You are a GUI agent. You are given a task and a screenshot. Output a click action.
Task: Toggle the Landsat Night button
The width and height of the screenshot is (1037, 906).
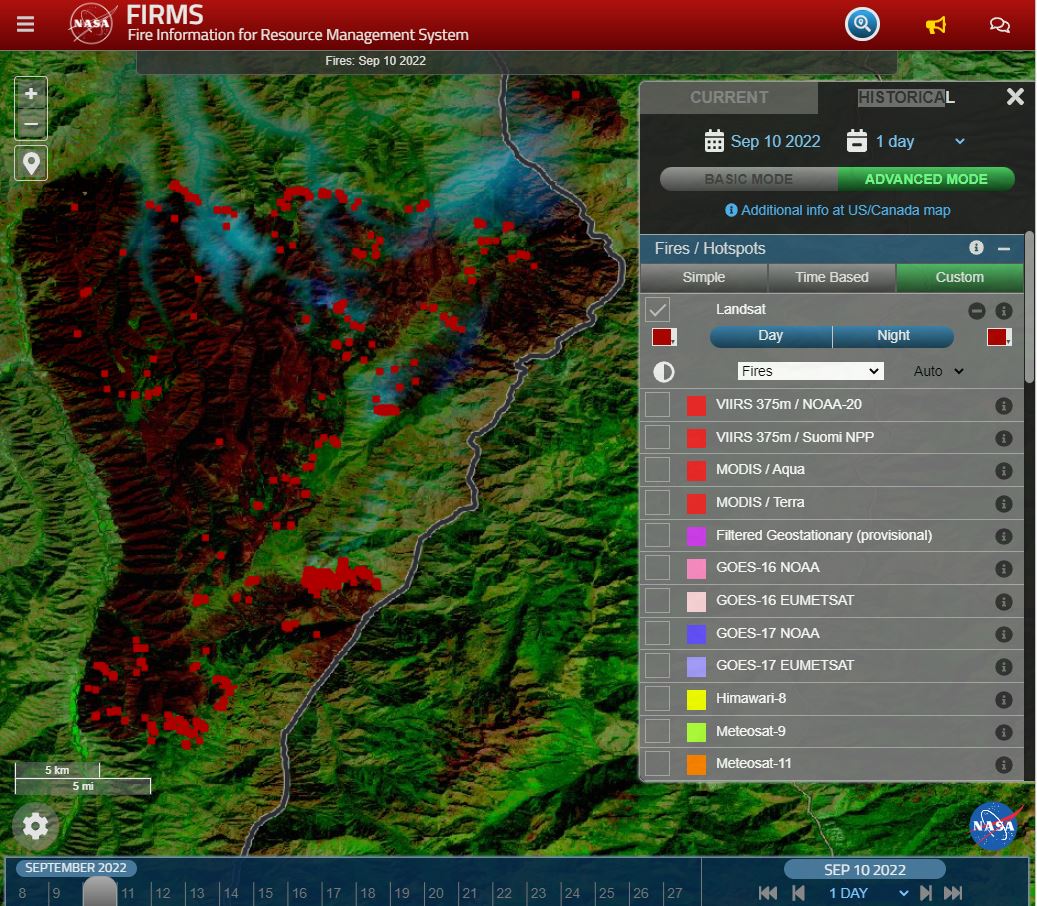[893, 336]
